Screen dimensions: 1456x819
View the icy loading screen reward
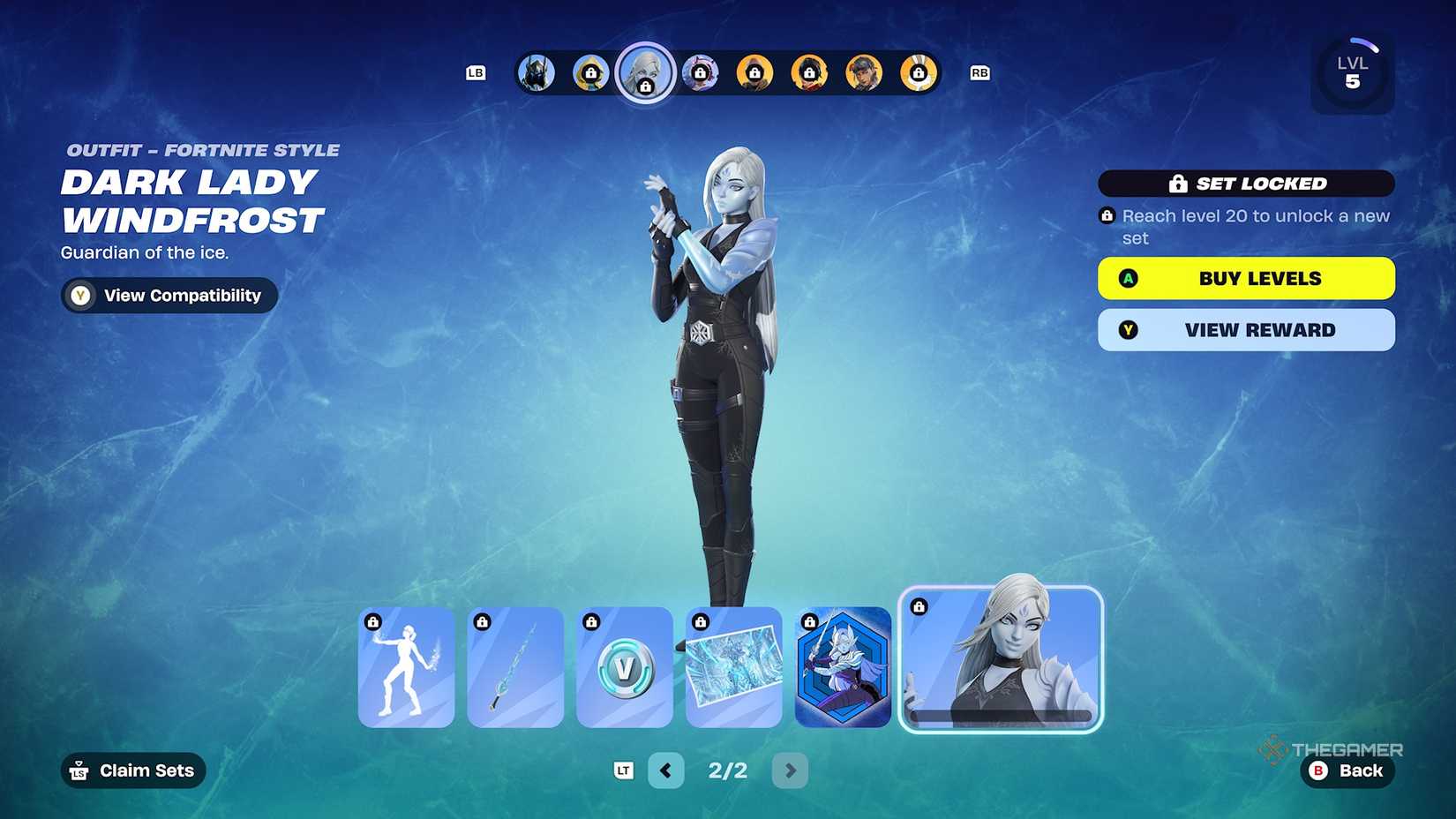click(x=734, y=668)
